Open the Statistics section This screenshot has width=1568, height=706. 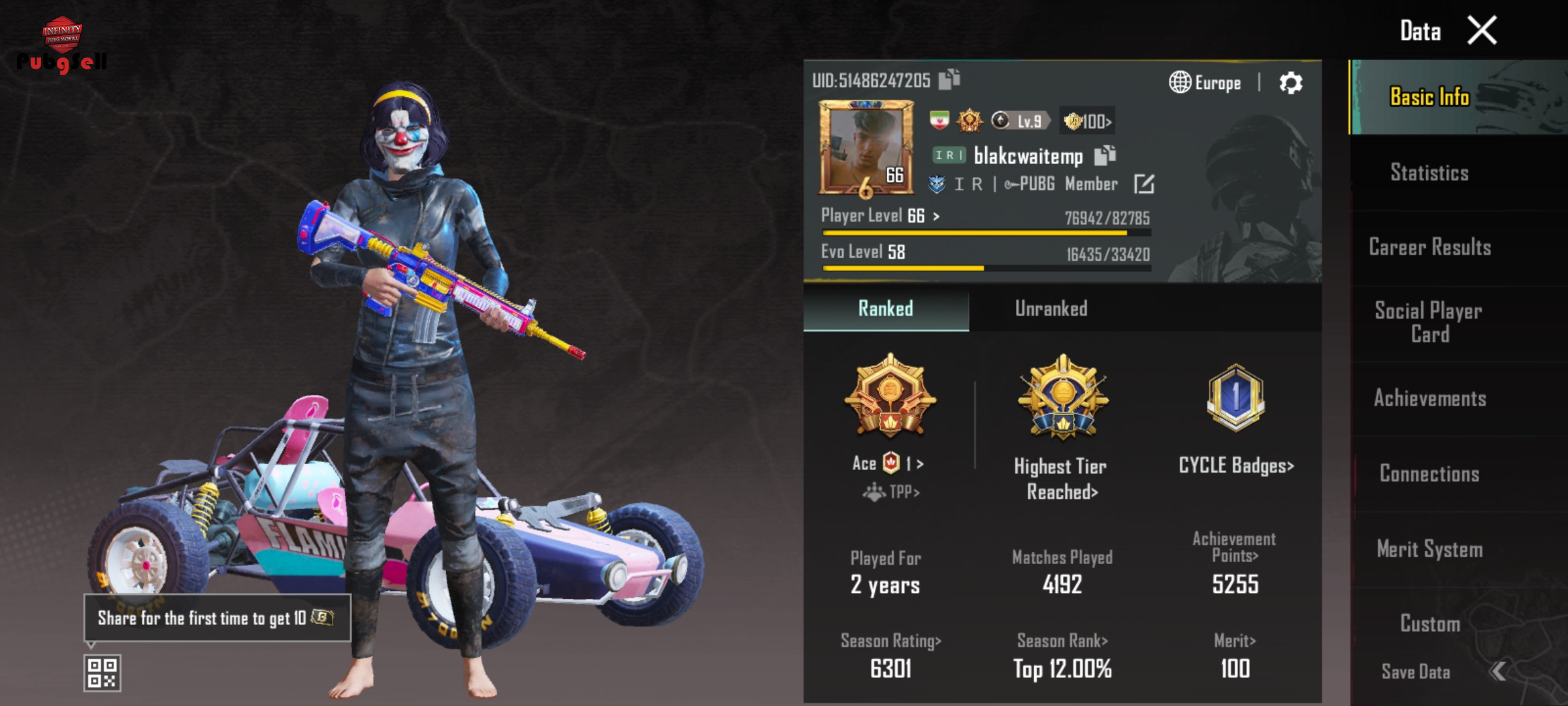[x=1429, y=173]
